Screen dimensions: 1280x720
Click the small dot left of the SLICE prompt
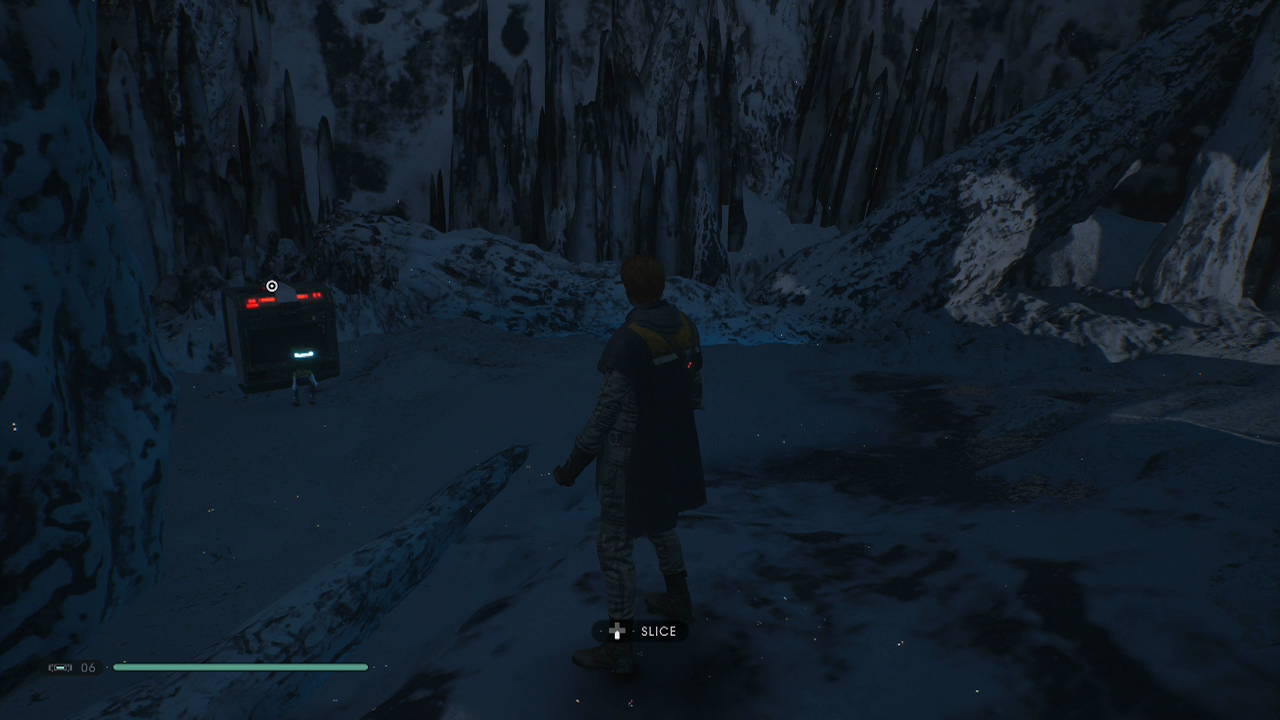[601, 631]
